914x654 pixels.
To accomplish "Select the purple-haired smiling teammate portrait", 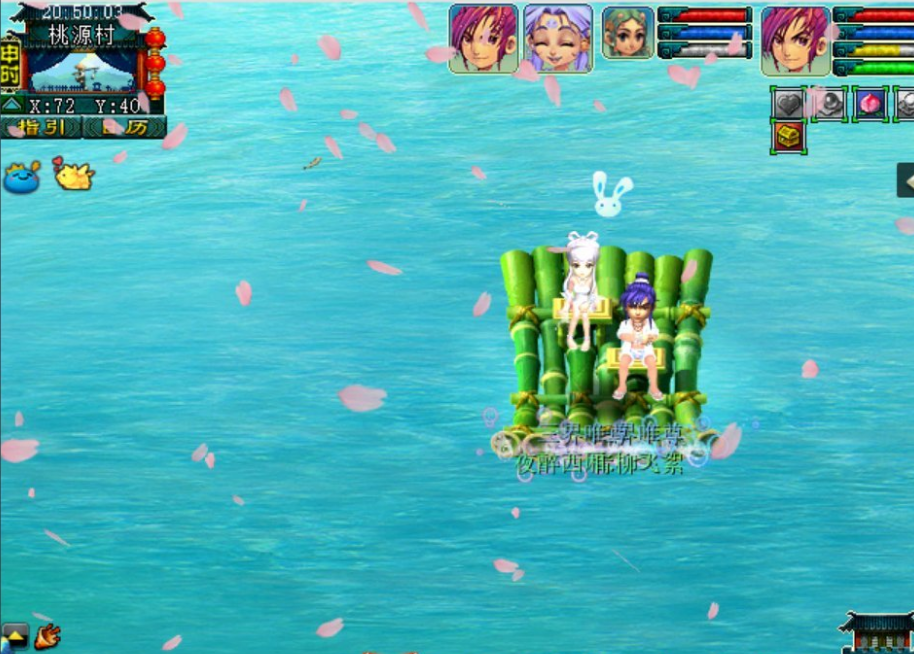I will coord(558,39).
